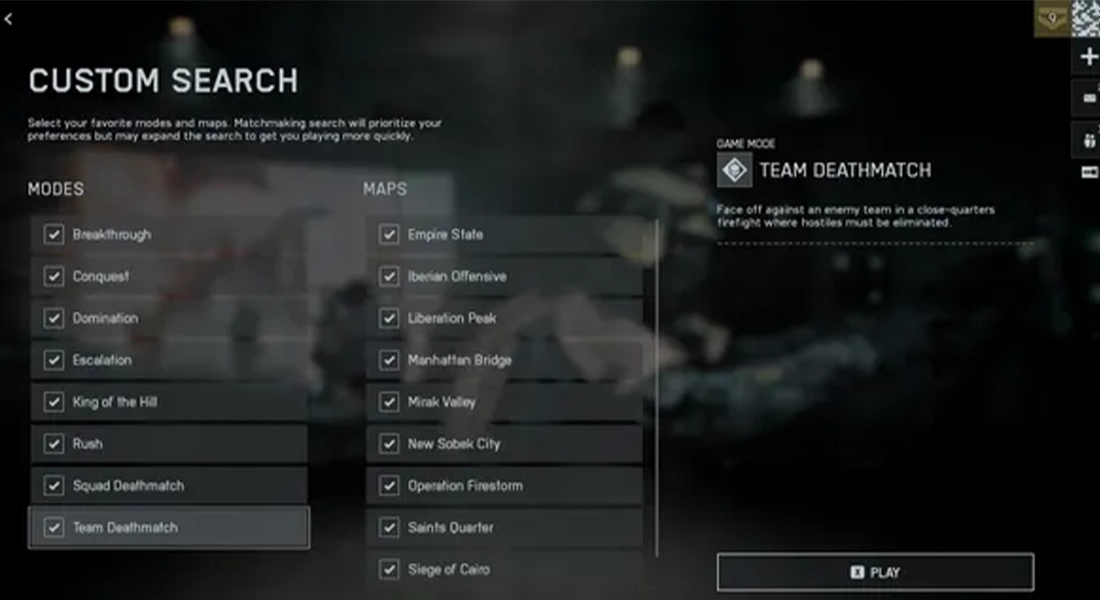Image resolution: width=1100 pixels, height=600 pixels.
Task: Toggle the Empire State map
Action: tap(389, 235)
